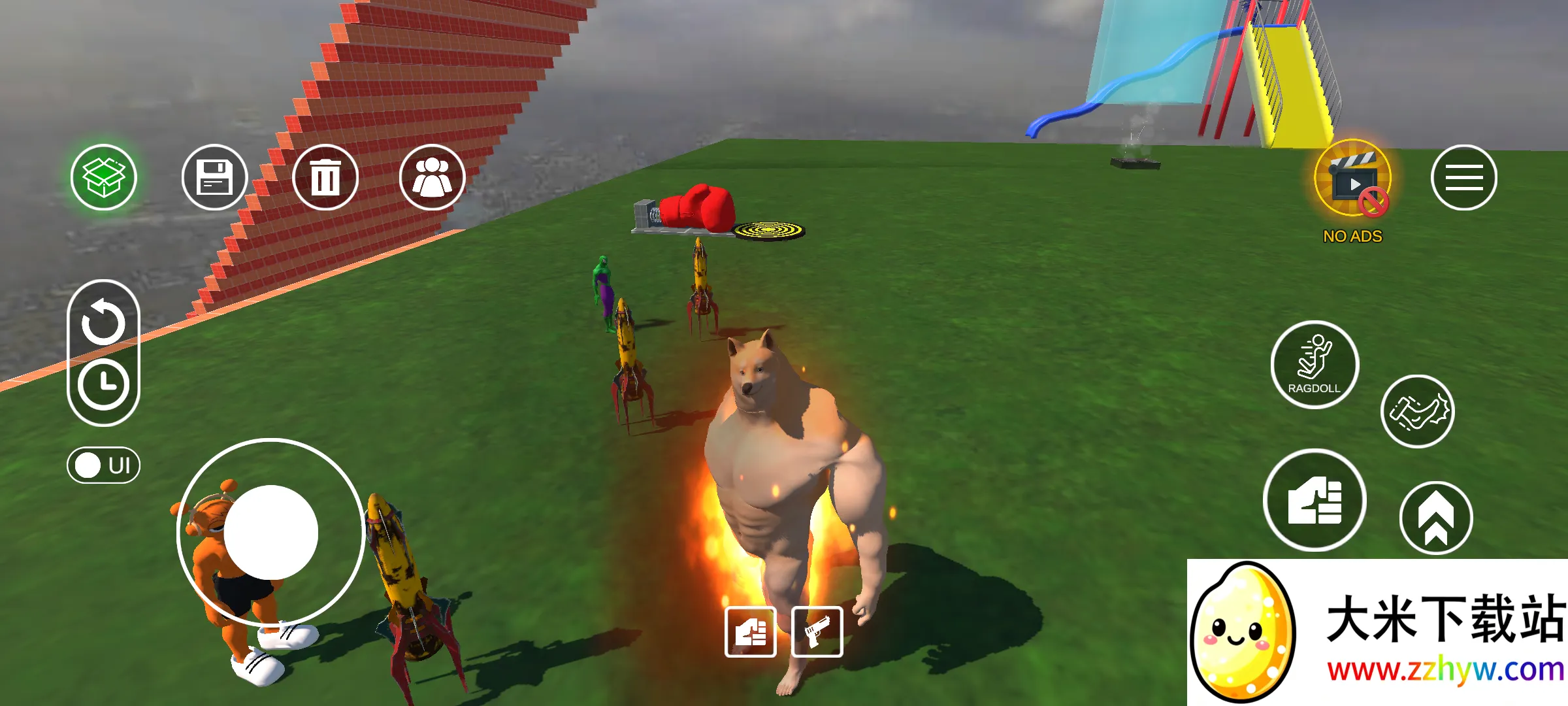Viewport: 1568px width, 706px height.
Task: Click the circular arrow reset button
Action: pyautogui.click(x=103, y=322)
